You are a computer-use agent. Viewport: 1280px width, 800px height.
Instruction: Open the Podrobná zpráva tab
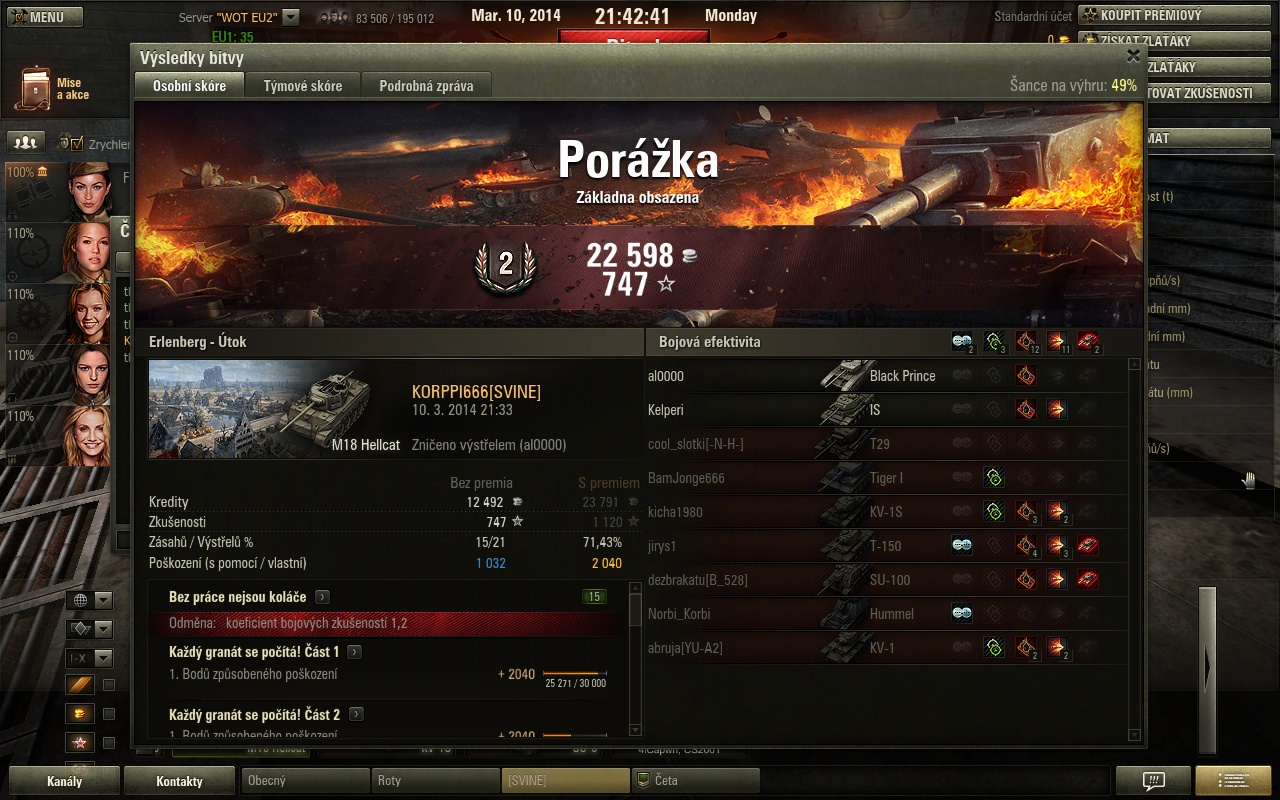(426, 86)
